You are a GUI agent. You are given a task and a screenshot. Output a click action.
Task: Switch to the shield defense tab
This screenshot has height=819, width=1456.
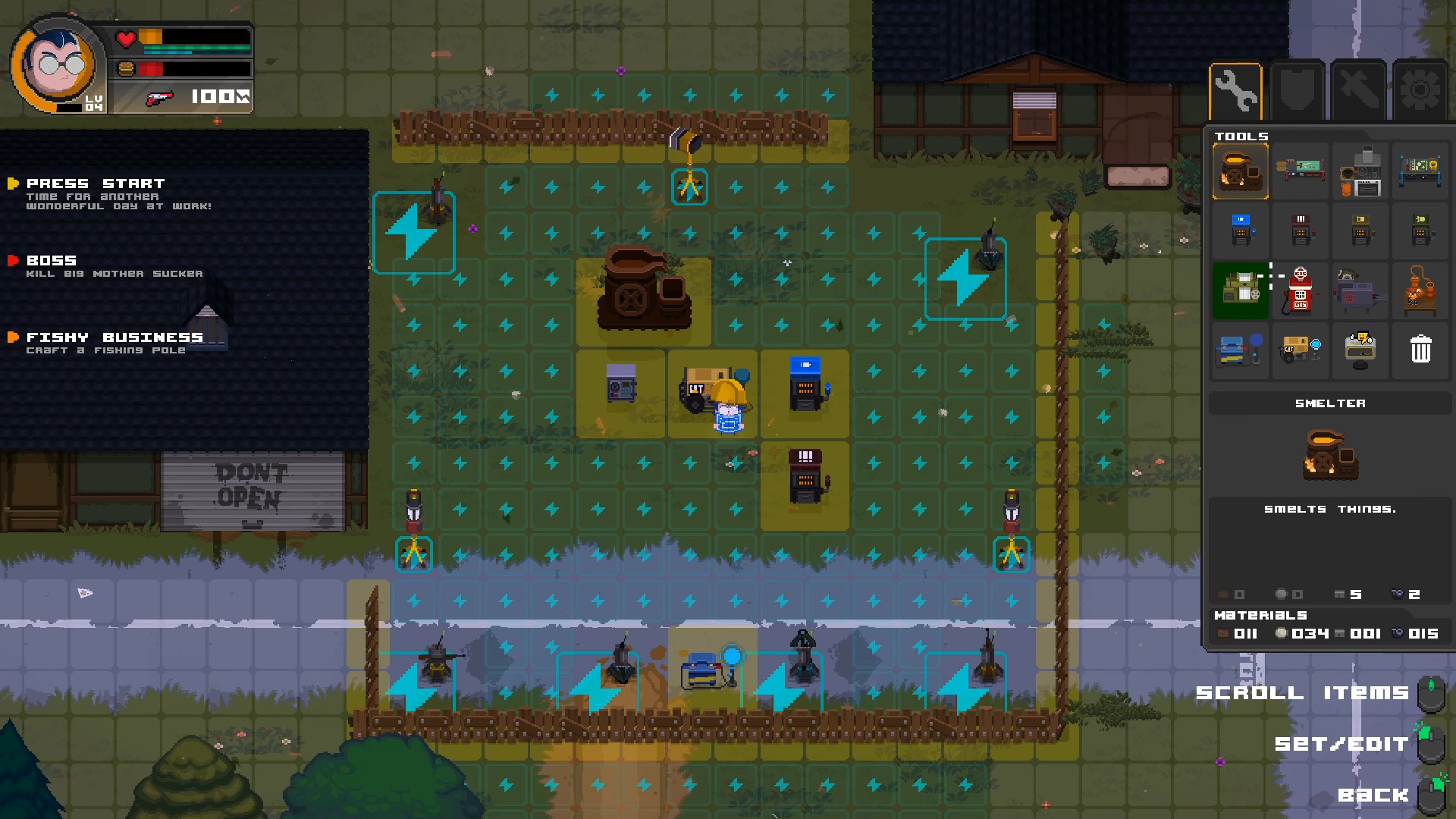(1298, 91)
